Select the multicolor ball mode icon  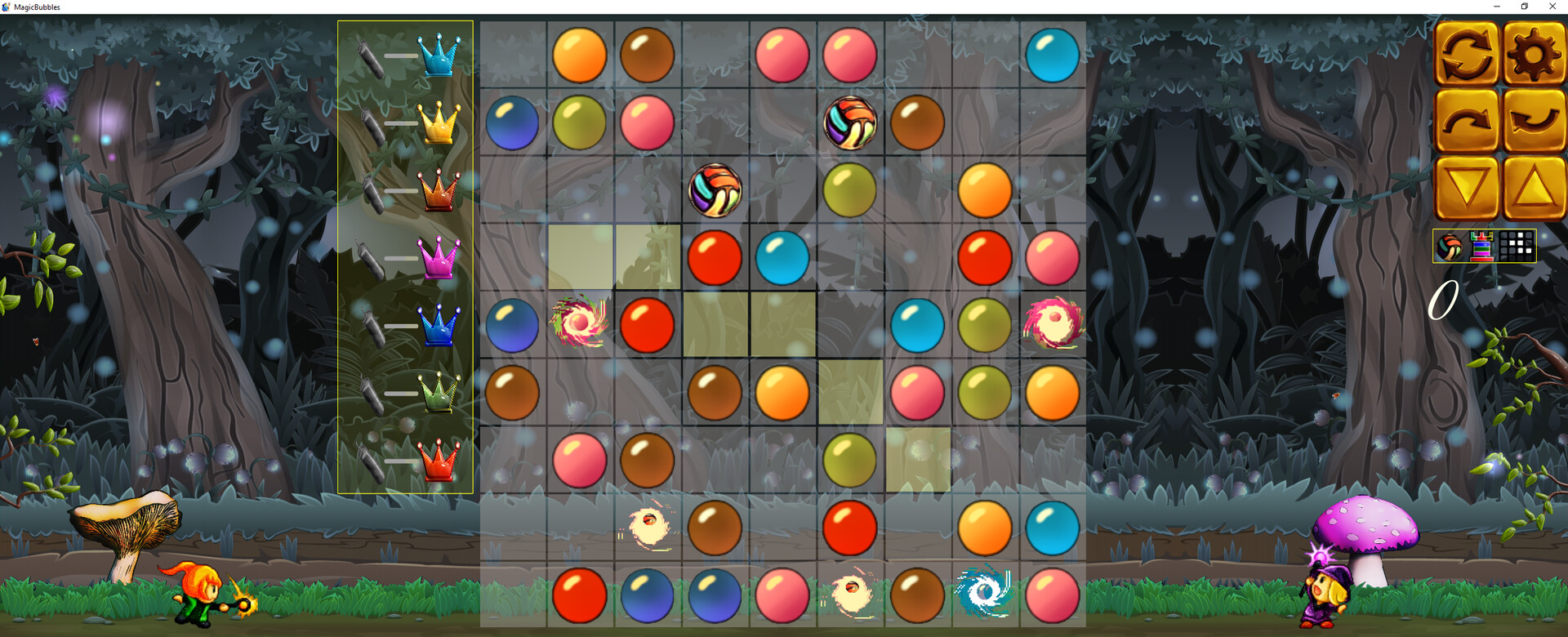click(x=1450, y=247)
